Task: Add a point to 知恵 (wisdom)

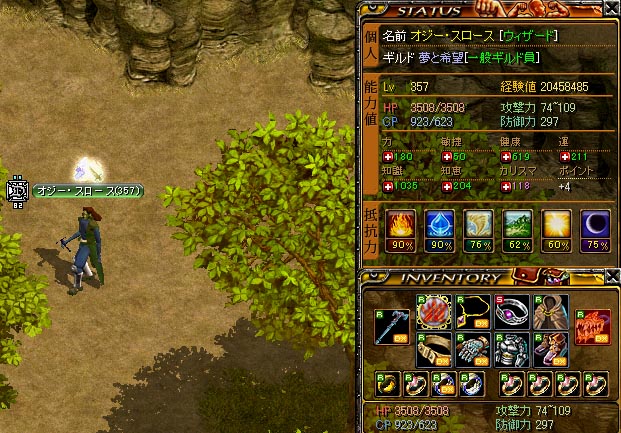Action: tap(447, 186)
